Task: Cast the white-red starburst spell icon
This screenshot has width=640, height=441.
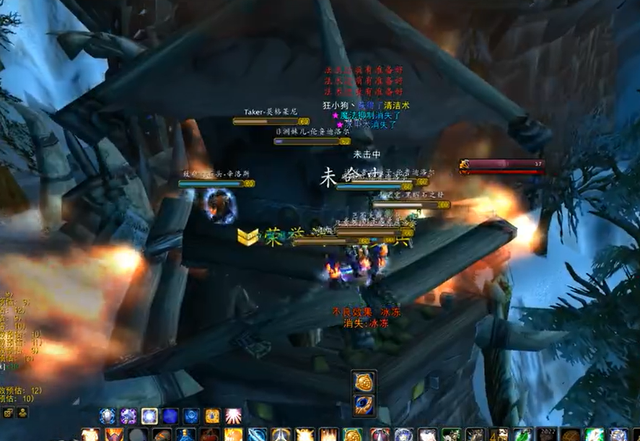Action: pyautogui.click(x=233, y=416)
